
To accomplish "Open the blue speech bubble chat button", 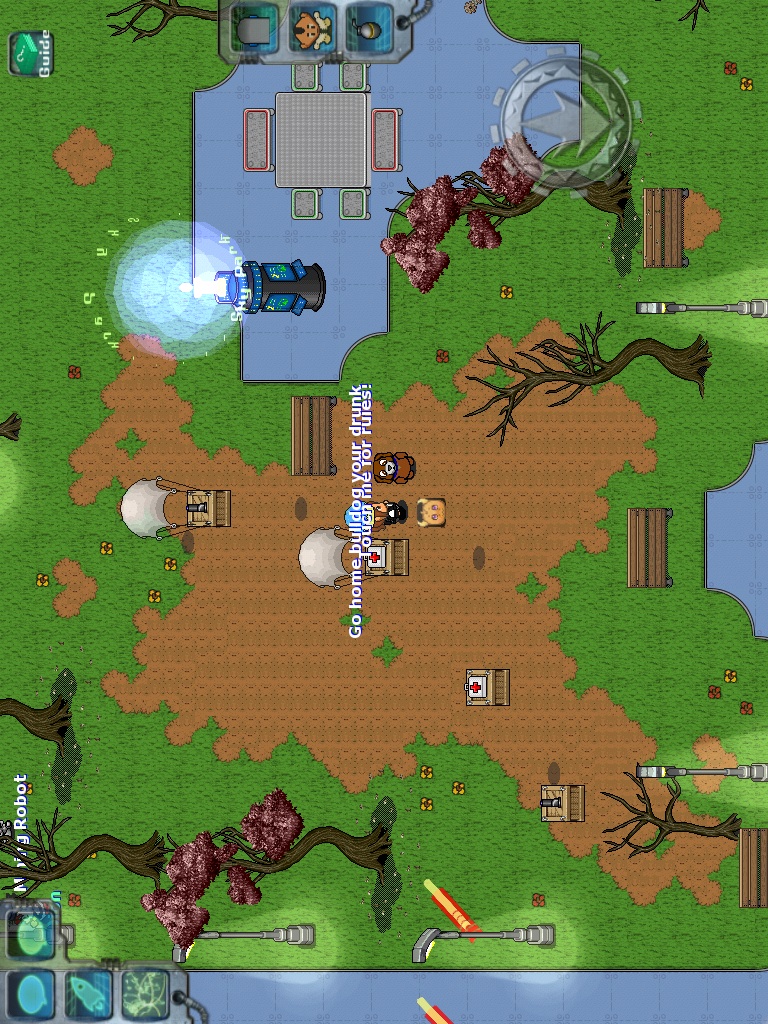I will point(34,993).
